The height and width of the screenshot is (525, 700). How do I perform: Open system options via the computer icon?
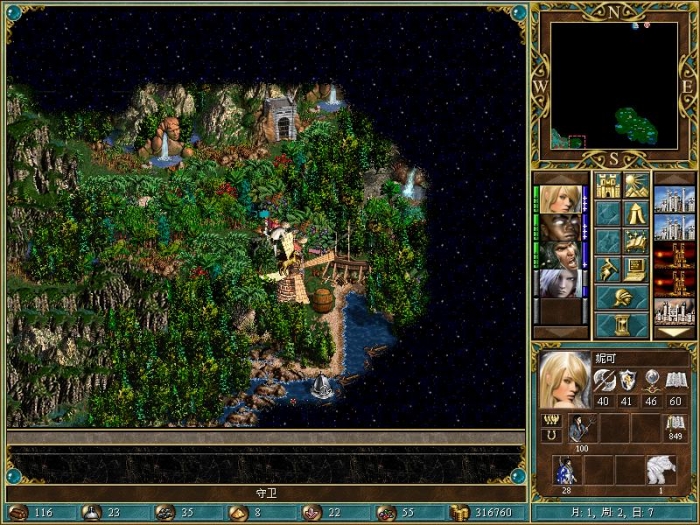click(636, 269)
